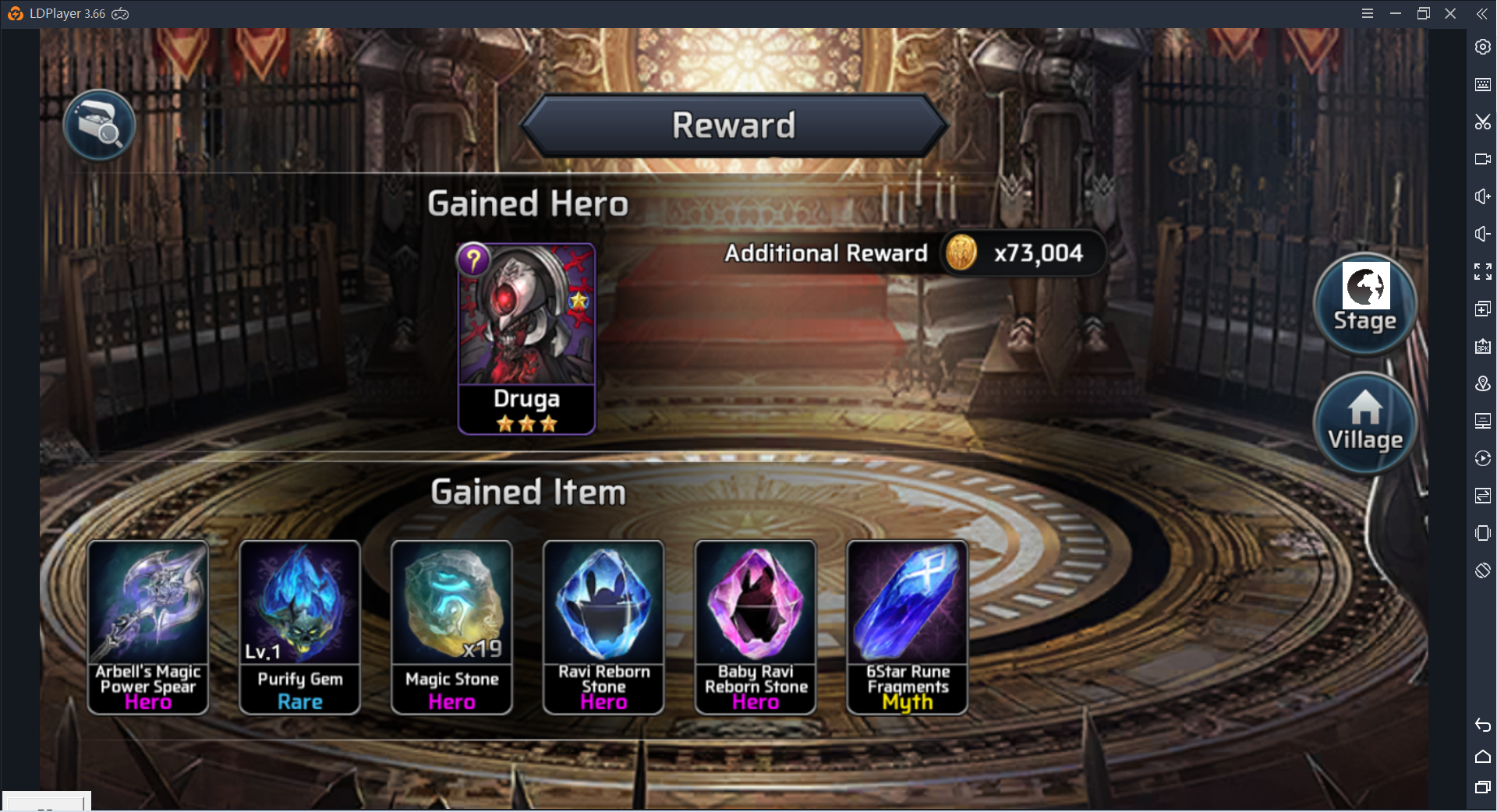
Task: Click the reward chest magnifier icon
Action: point(99,124)
